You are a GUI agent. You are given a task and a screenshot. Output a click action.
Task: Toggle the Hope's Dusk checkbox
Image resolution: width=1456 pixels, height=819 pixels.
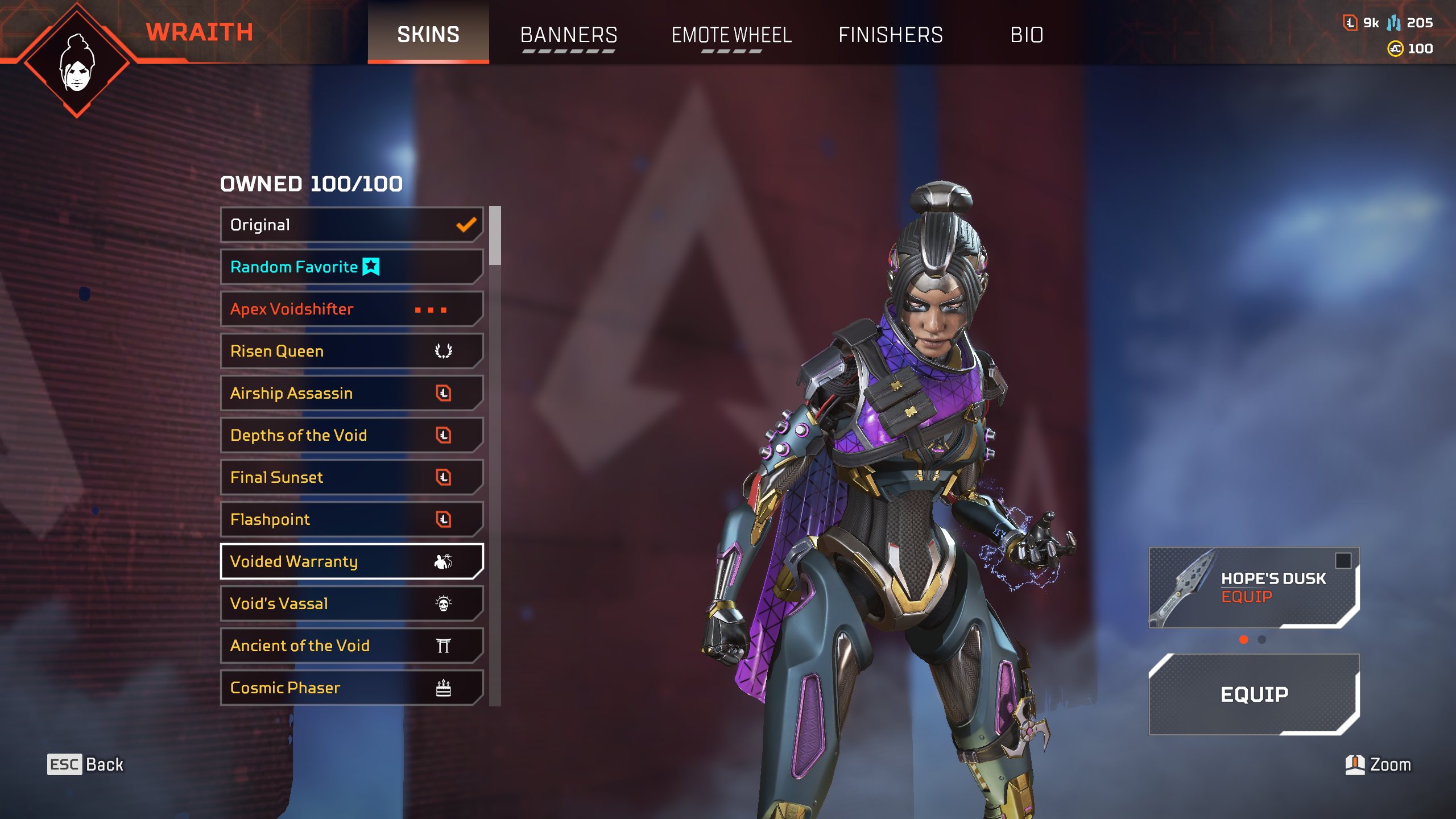click(x=1343, y=560)
